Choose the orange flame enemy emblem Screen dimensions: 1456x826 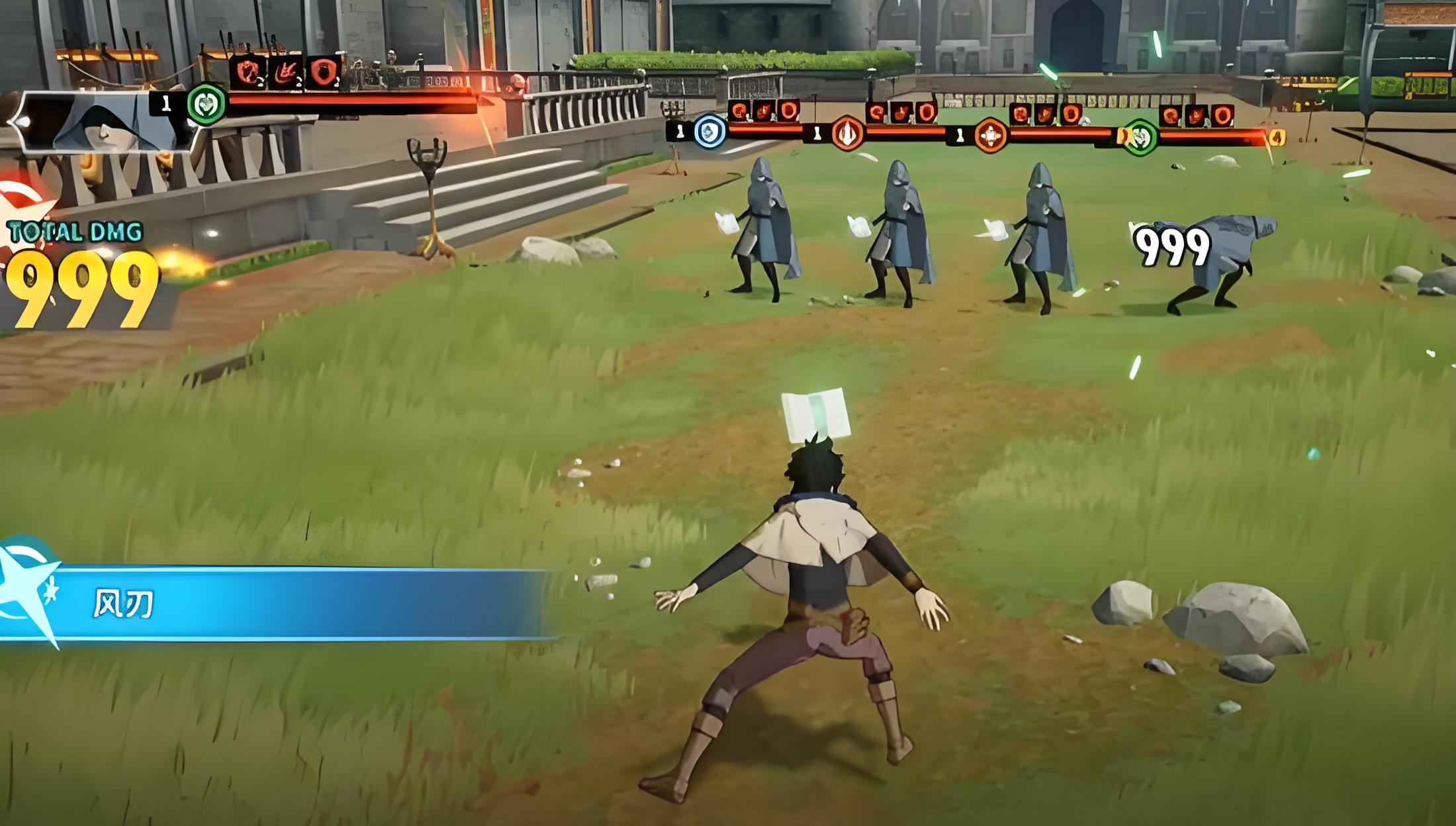point(847,133)
